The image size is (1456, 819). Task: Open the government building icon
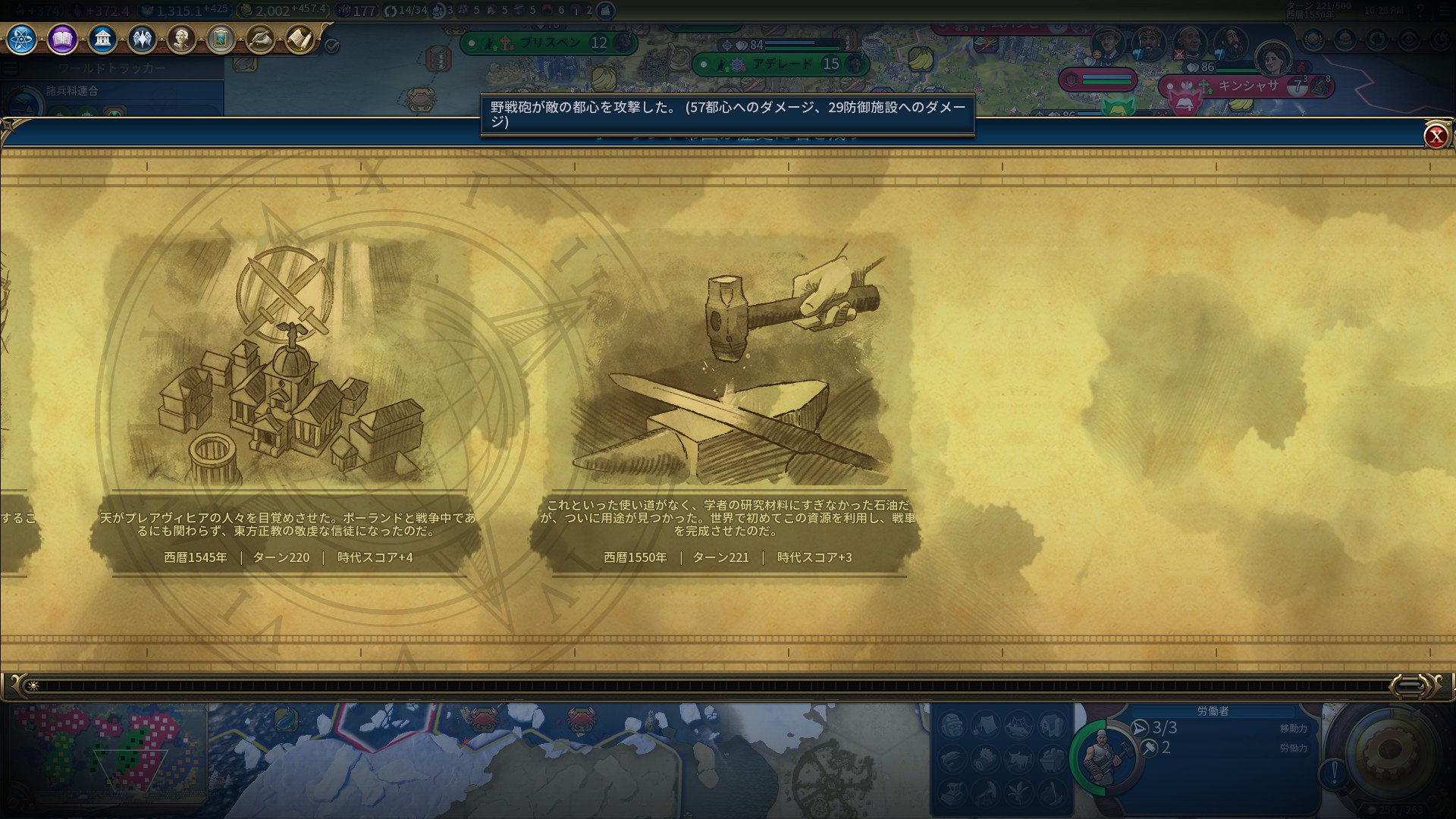coord(102,39)
